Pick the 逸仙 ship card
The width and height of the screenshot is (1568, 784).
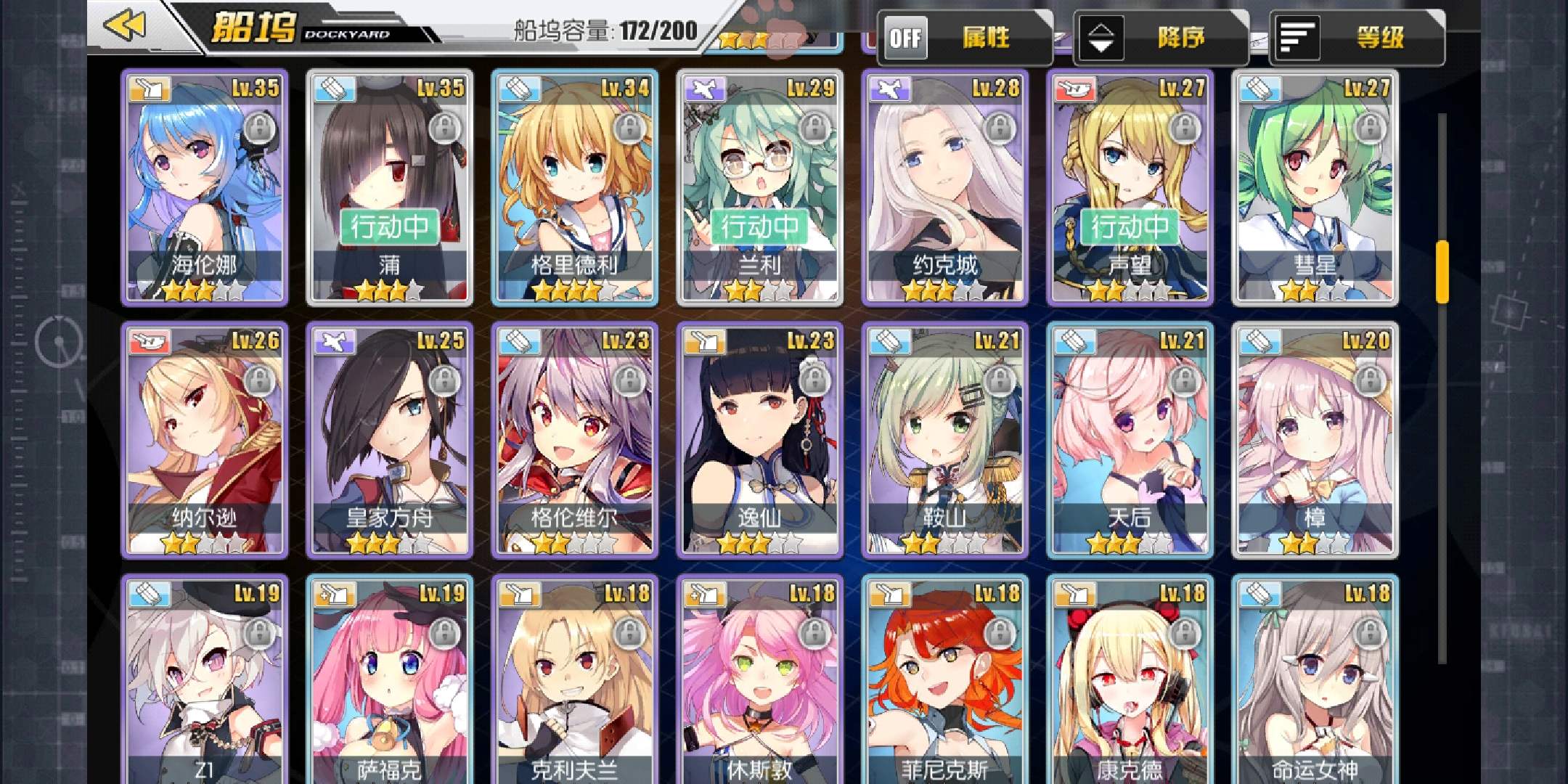coord(760,440)
